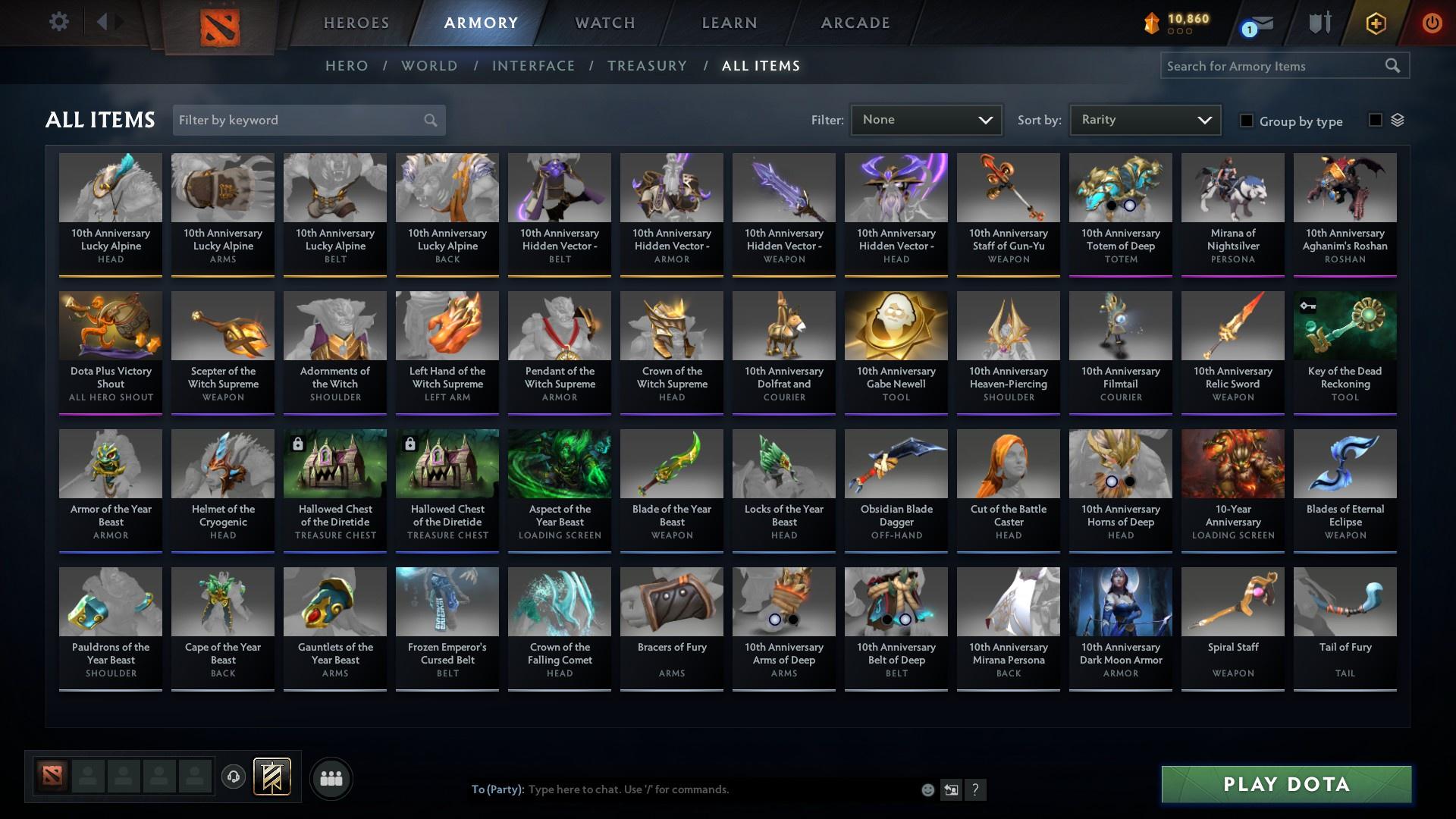Open the Filter dropdown showing None
This screenshot has width=1456, height=819.
pos(926,119)
